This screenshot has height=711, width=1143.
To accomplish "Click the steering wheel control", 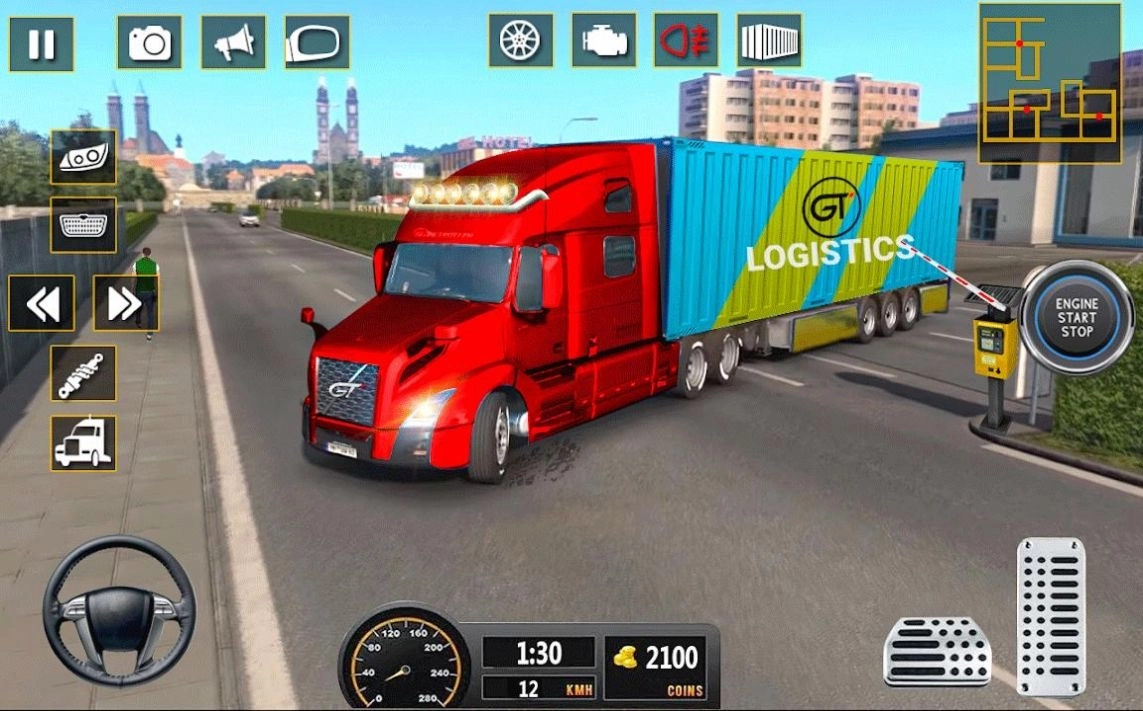I will (119, 609).
